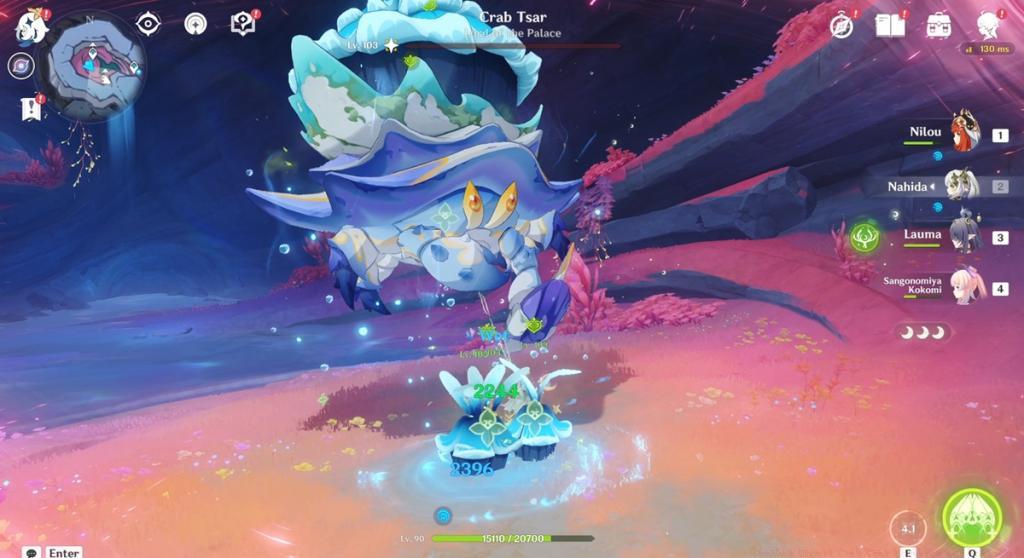Image resolution: width=1024 pixels, height=558 pixels.
Task: Open the open-book handbook icon
Action: (x=889, y=25)
